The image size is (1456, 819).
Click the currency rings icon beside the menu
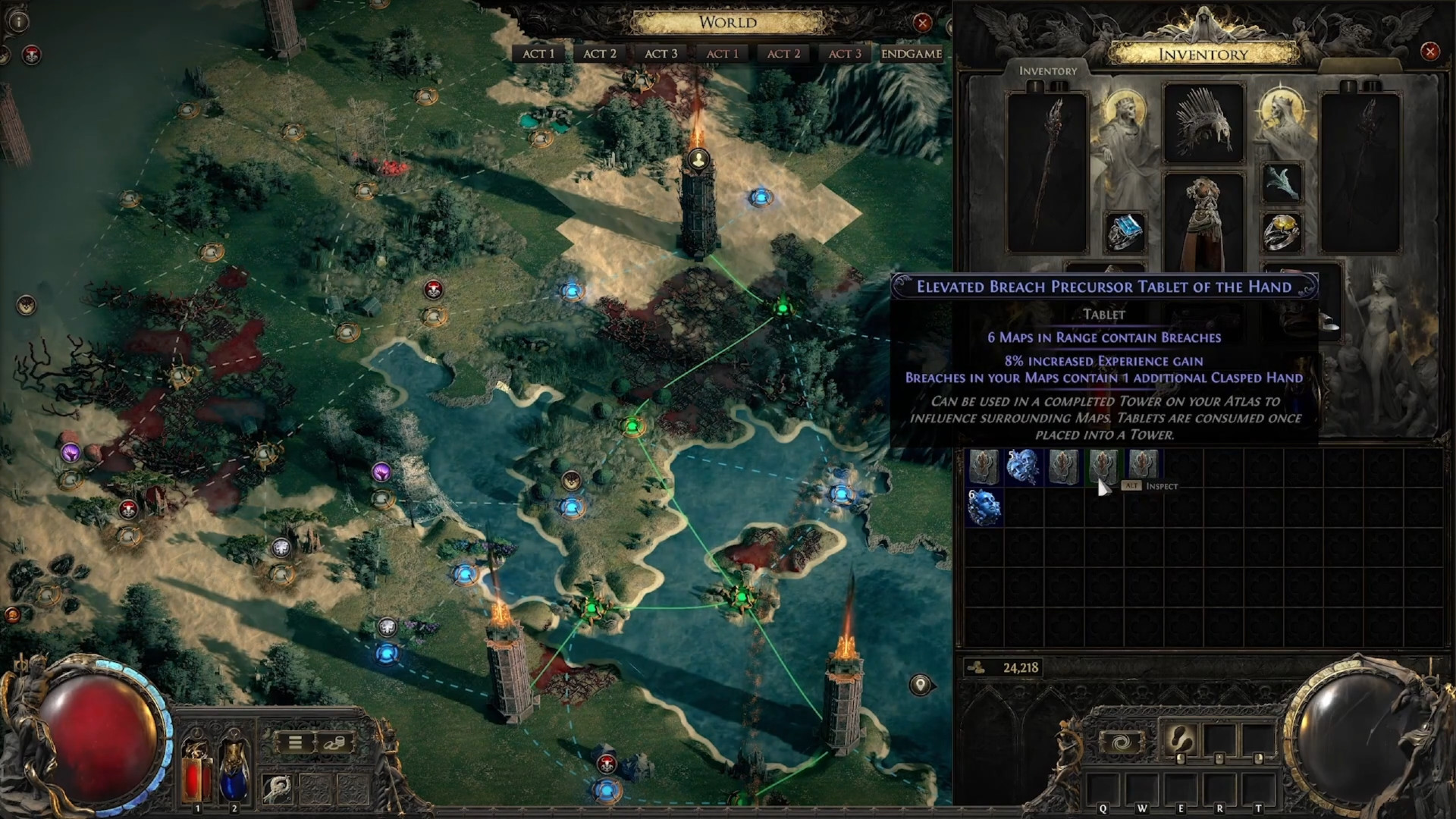click(334, 742)
